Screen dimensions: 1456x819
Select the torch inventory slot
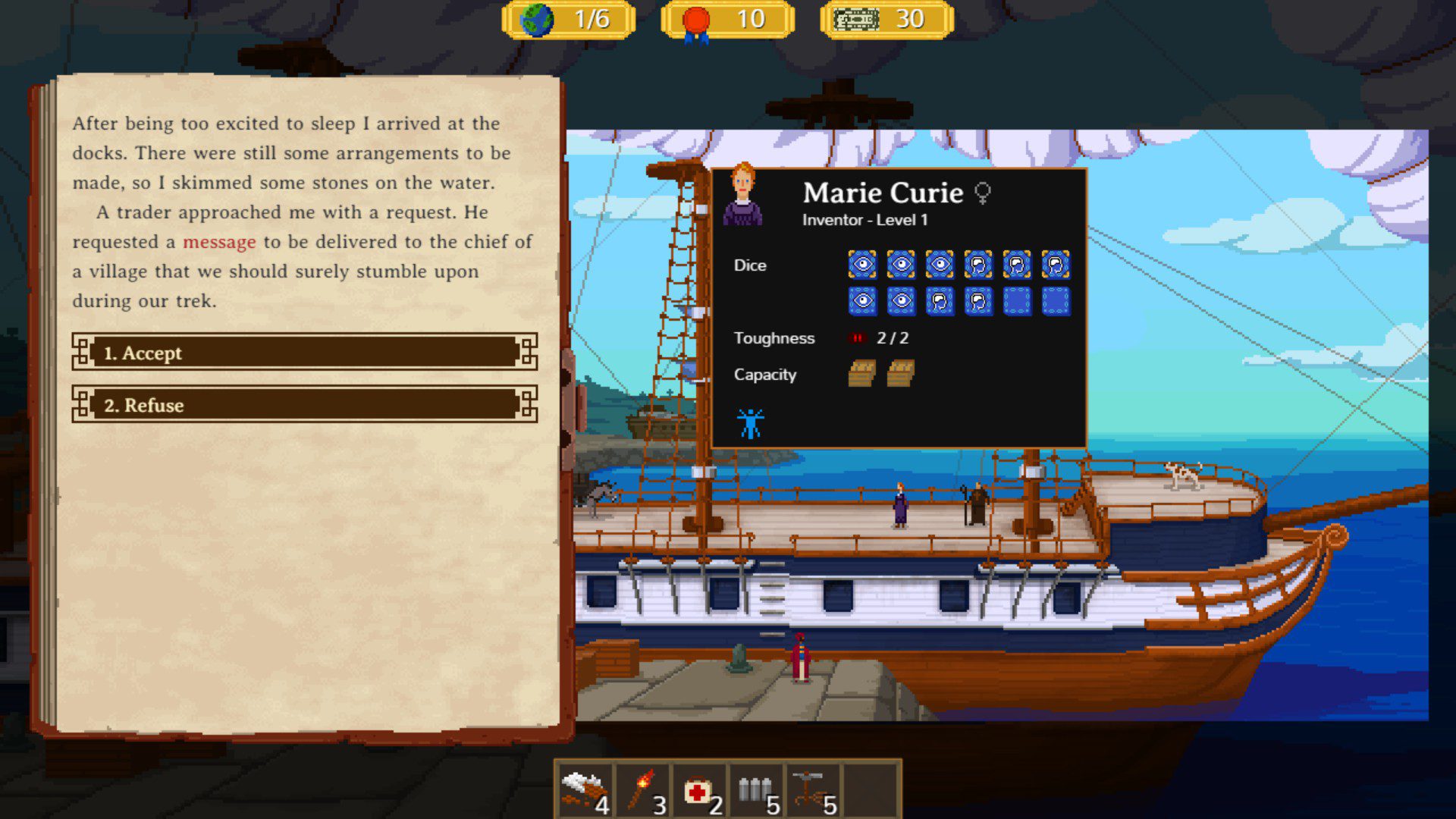pos(643,791)
